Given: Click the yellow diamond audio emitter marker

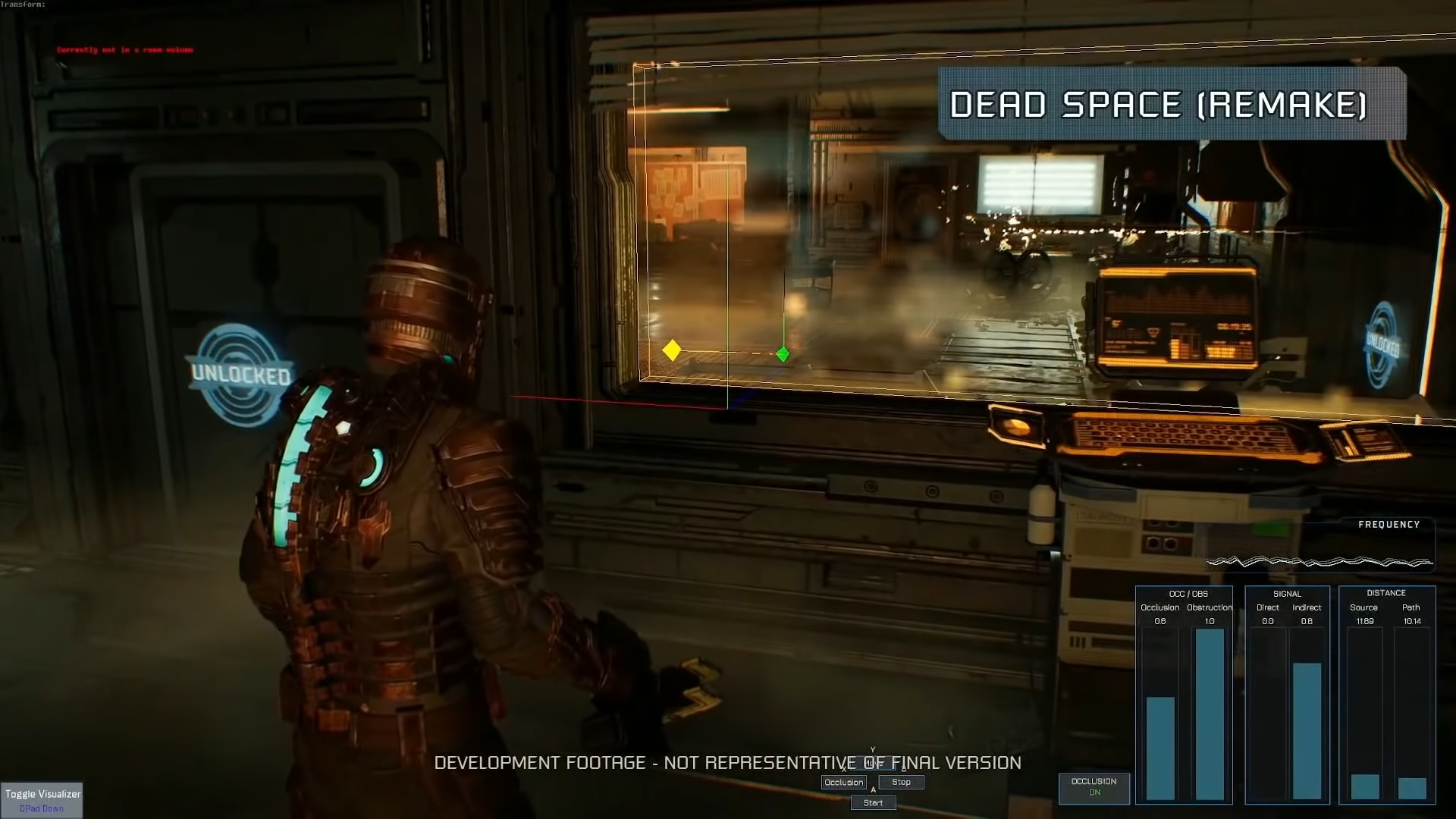Looking at the screenshot, I should click(672, 350).
